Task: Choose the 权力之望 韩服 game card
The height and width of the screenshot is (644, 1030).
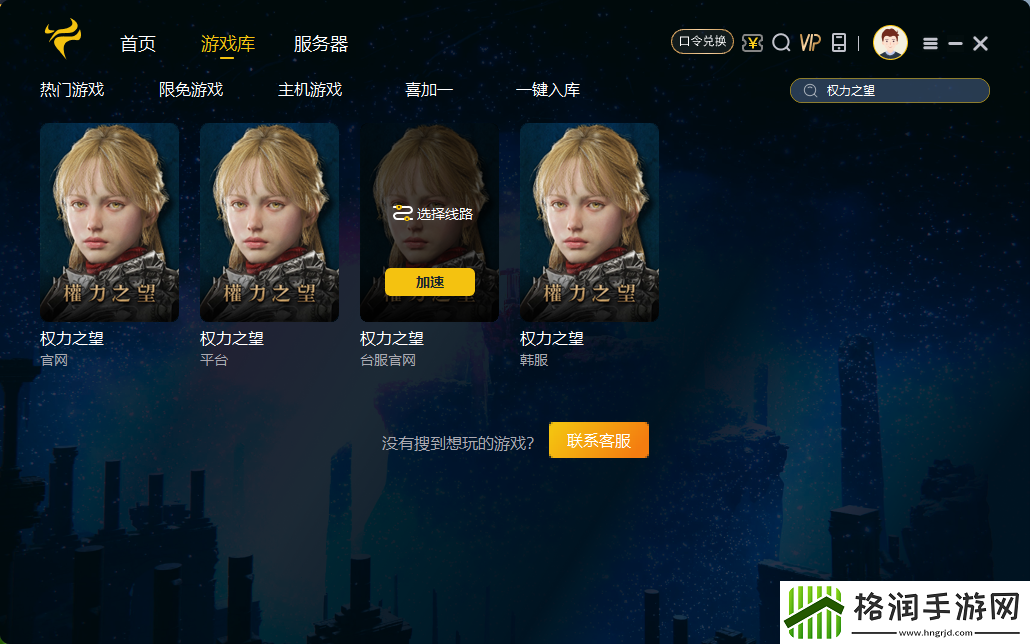Action: point(589,222)
